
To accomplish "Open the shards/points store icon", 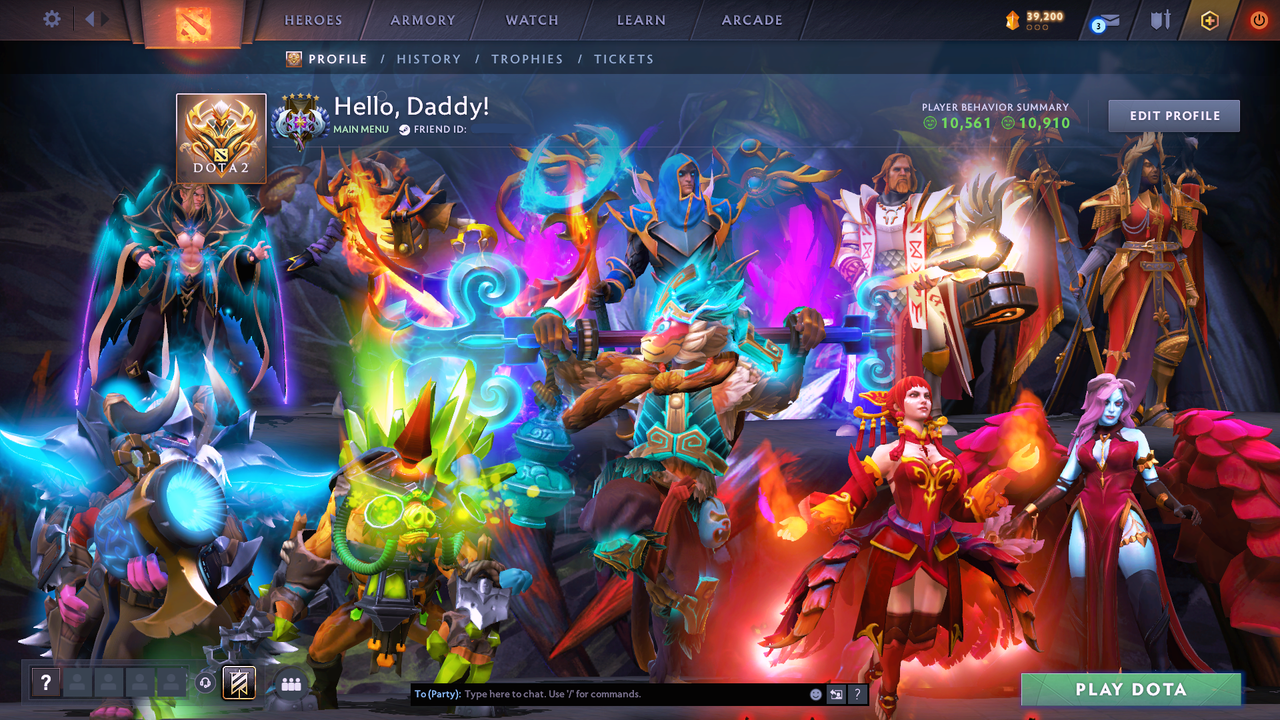I will (x=1013, y=18).
